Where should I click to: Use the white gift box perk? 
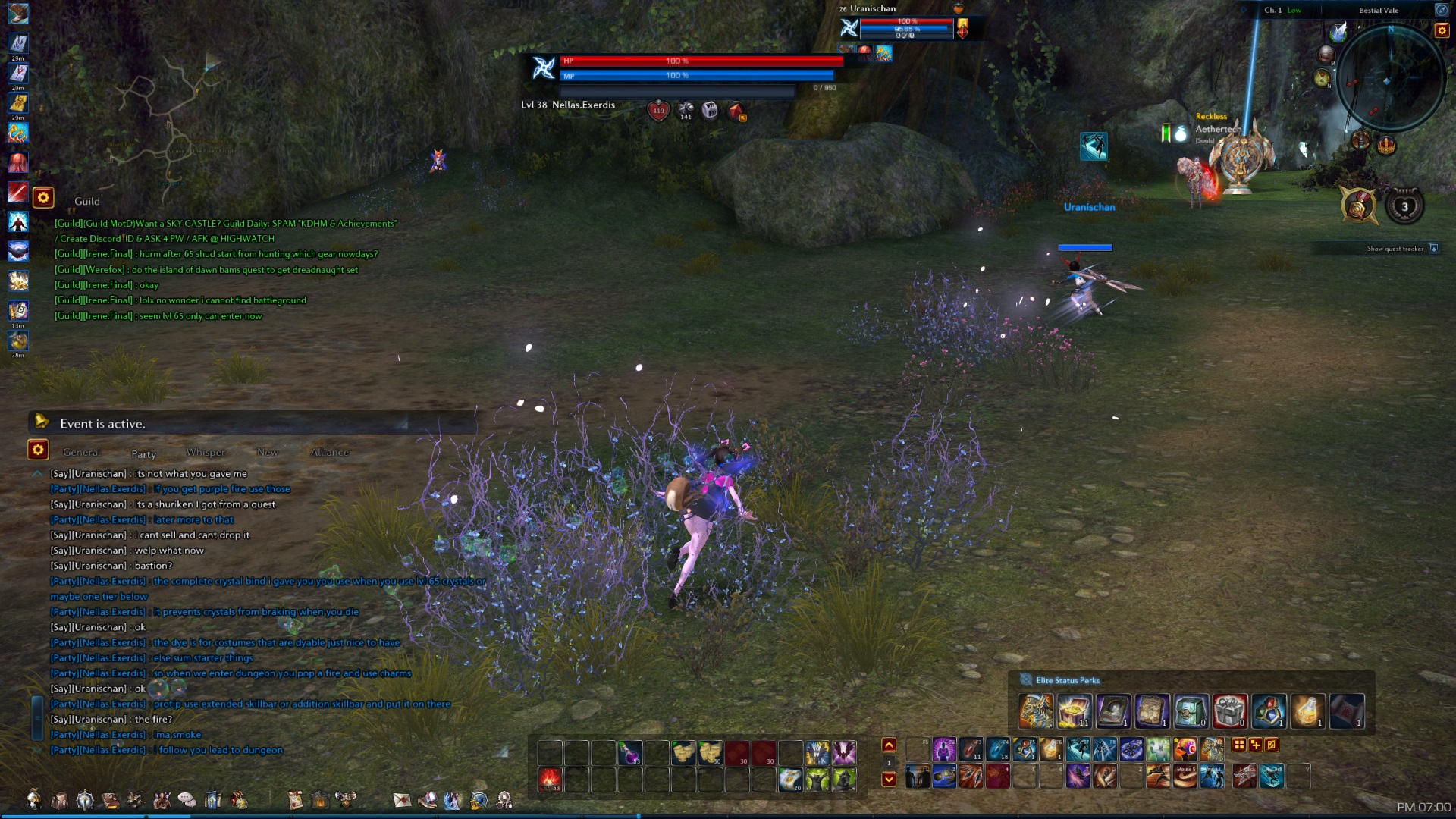point(1229,711)
